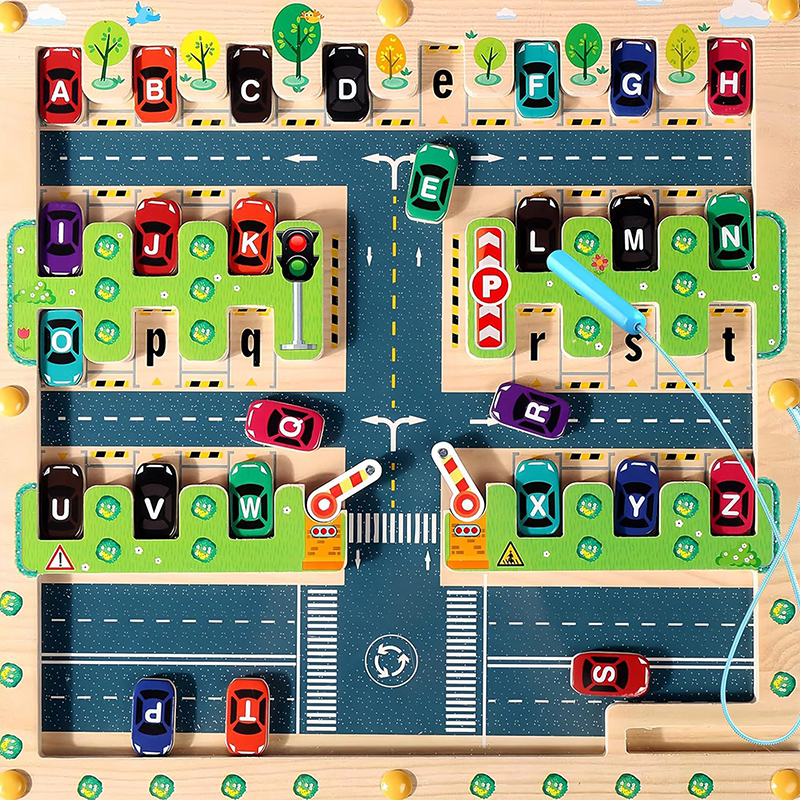800x800 pixels.
Task: Choose the red car labeled K
Action: pyautogui.click(x=251, y=238)
